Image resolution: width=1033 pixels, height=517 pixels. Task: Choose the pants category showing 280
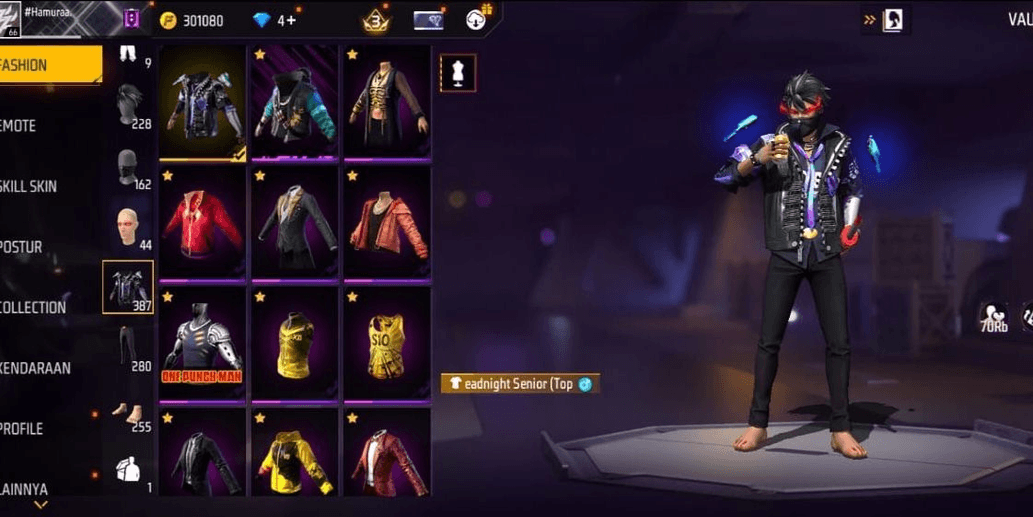[128, 348]
